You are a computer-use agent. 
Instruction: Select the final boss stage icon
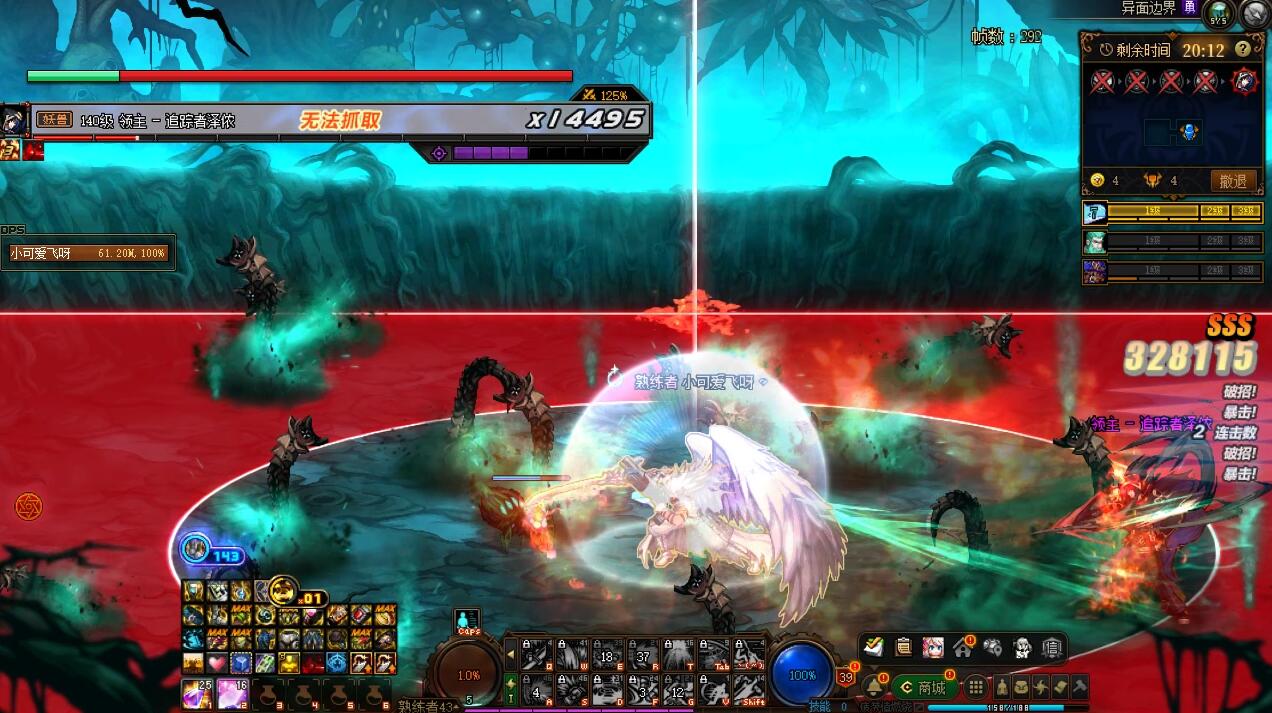point(1244,81)
